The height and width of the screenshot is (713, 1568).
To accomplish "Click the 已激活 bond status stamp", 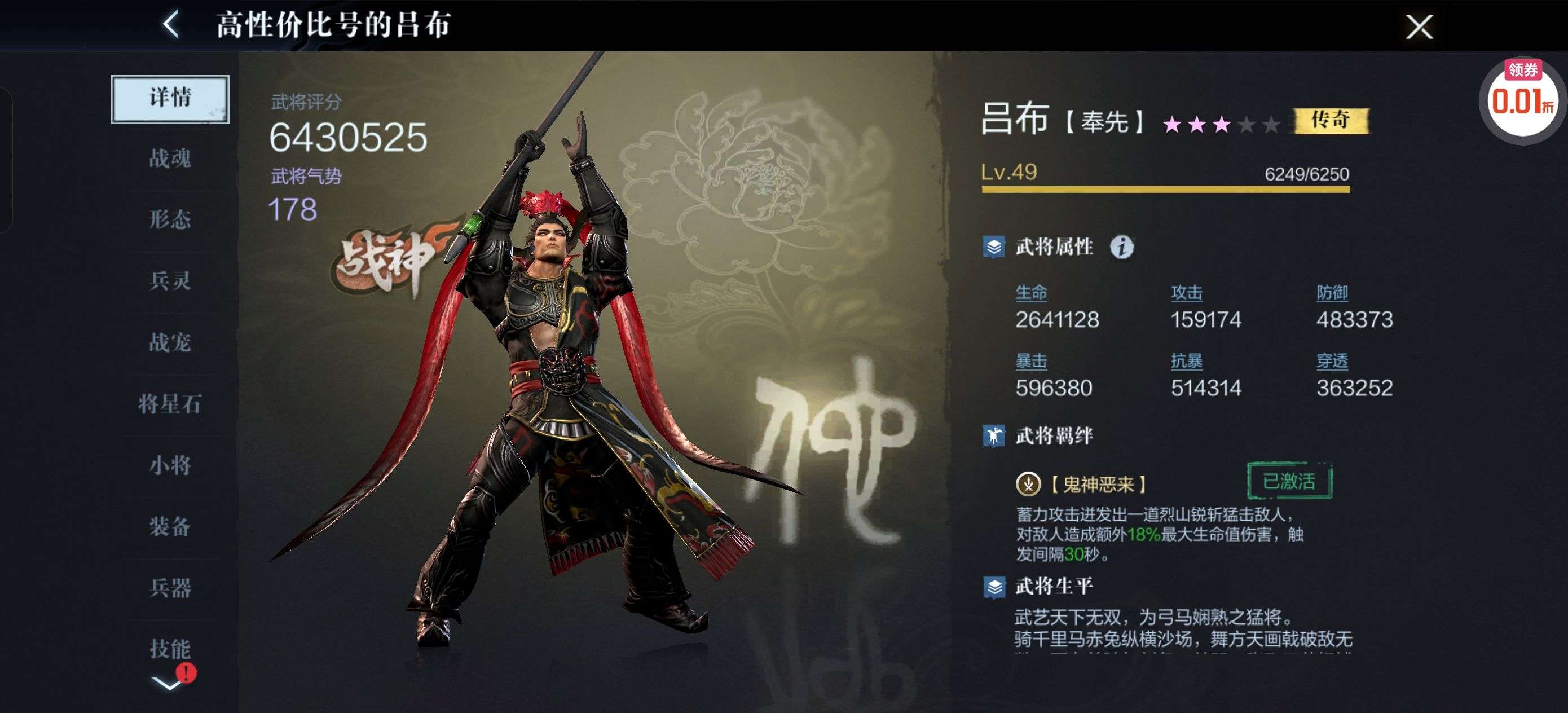I will (1289, 482).
